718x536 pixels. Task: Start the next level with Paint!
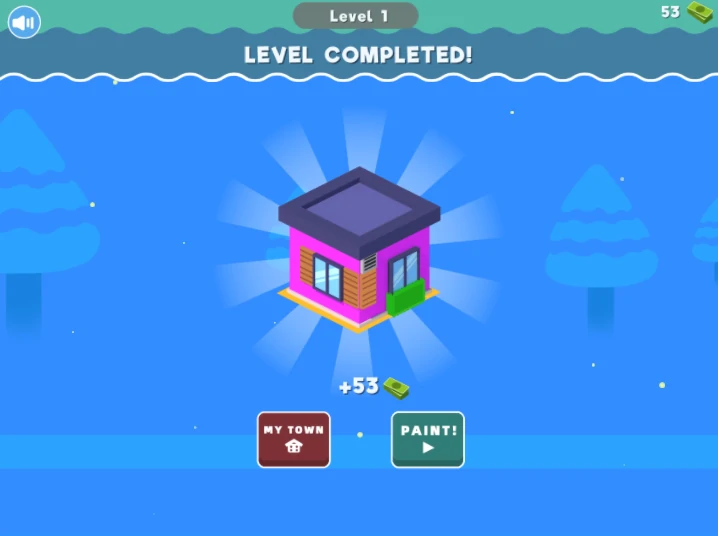coord(428,439)
